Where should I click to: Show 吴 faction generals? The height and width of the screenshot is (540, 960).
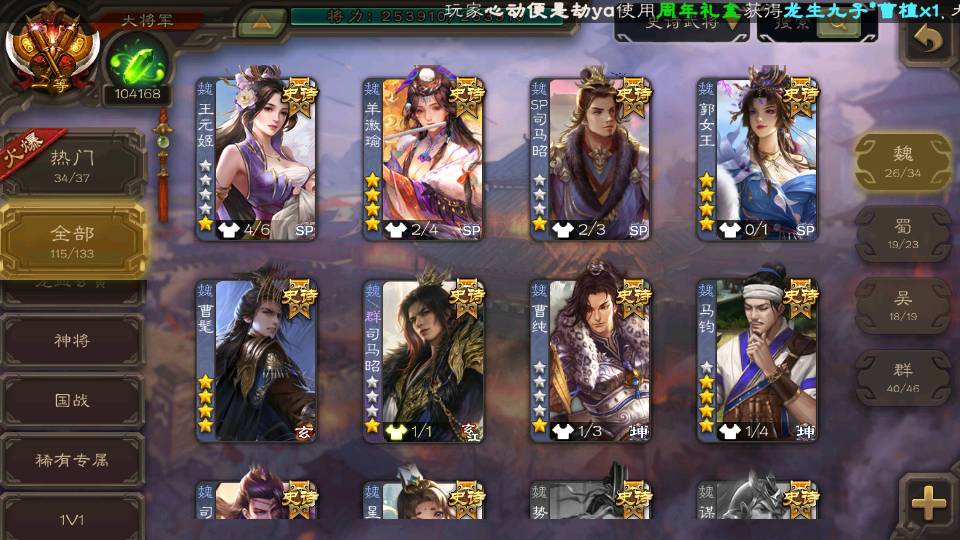[x=902, y=305]
